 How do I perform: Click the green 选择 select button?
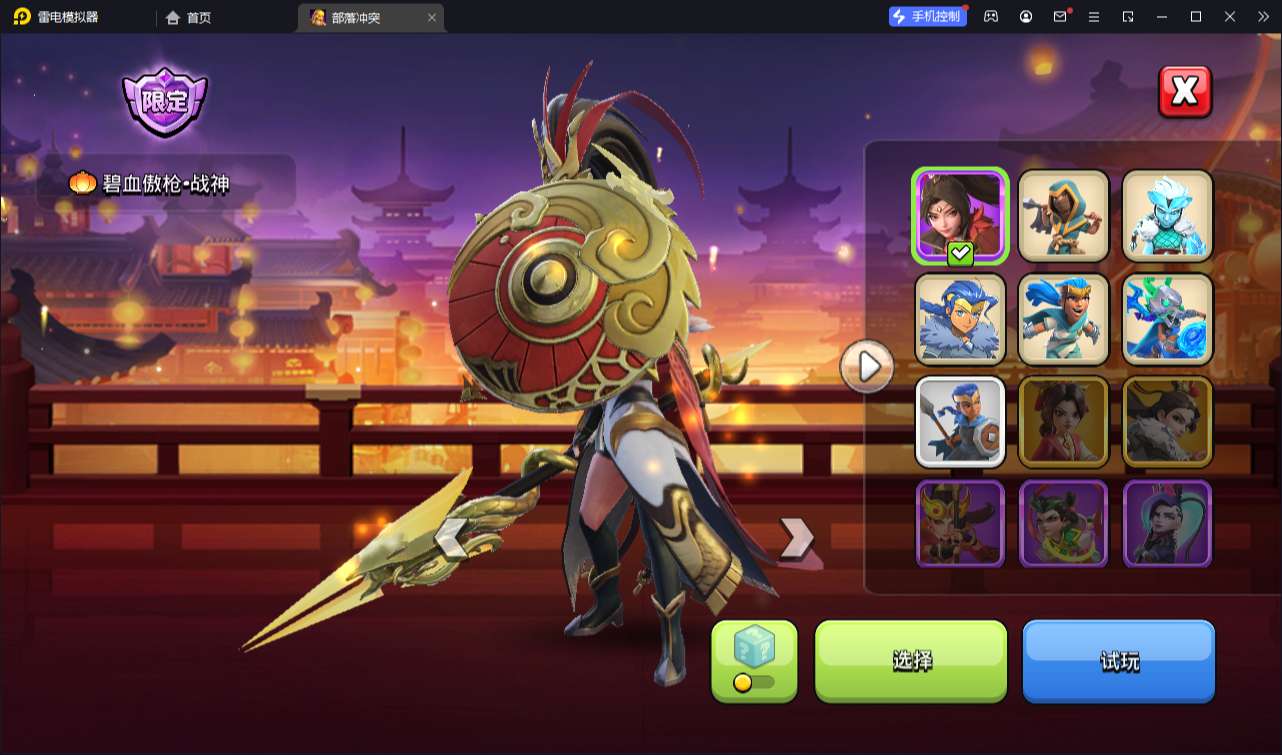click(911, 660)
